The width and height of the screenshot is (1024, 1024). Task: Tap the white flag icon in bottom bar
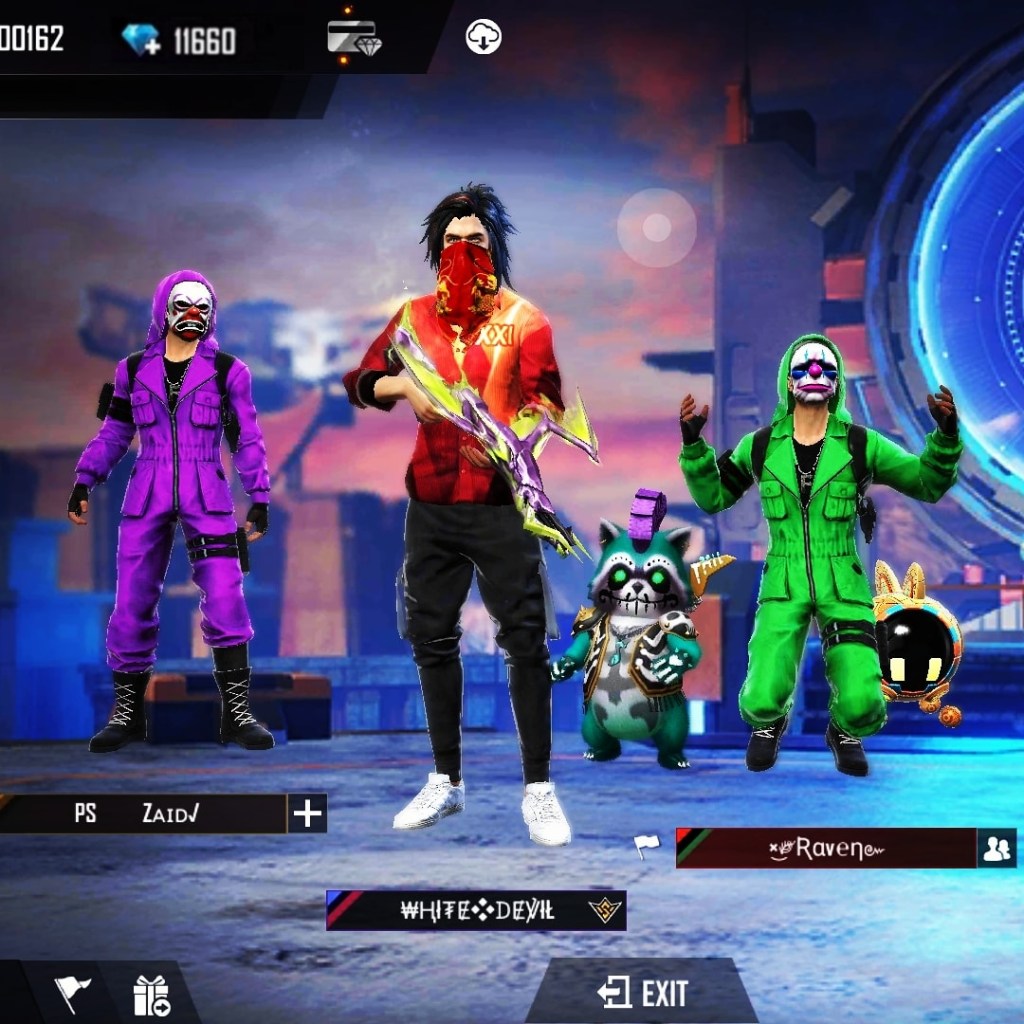[x=72, y=993]
